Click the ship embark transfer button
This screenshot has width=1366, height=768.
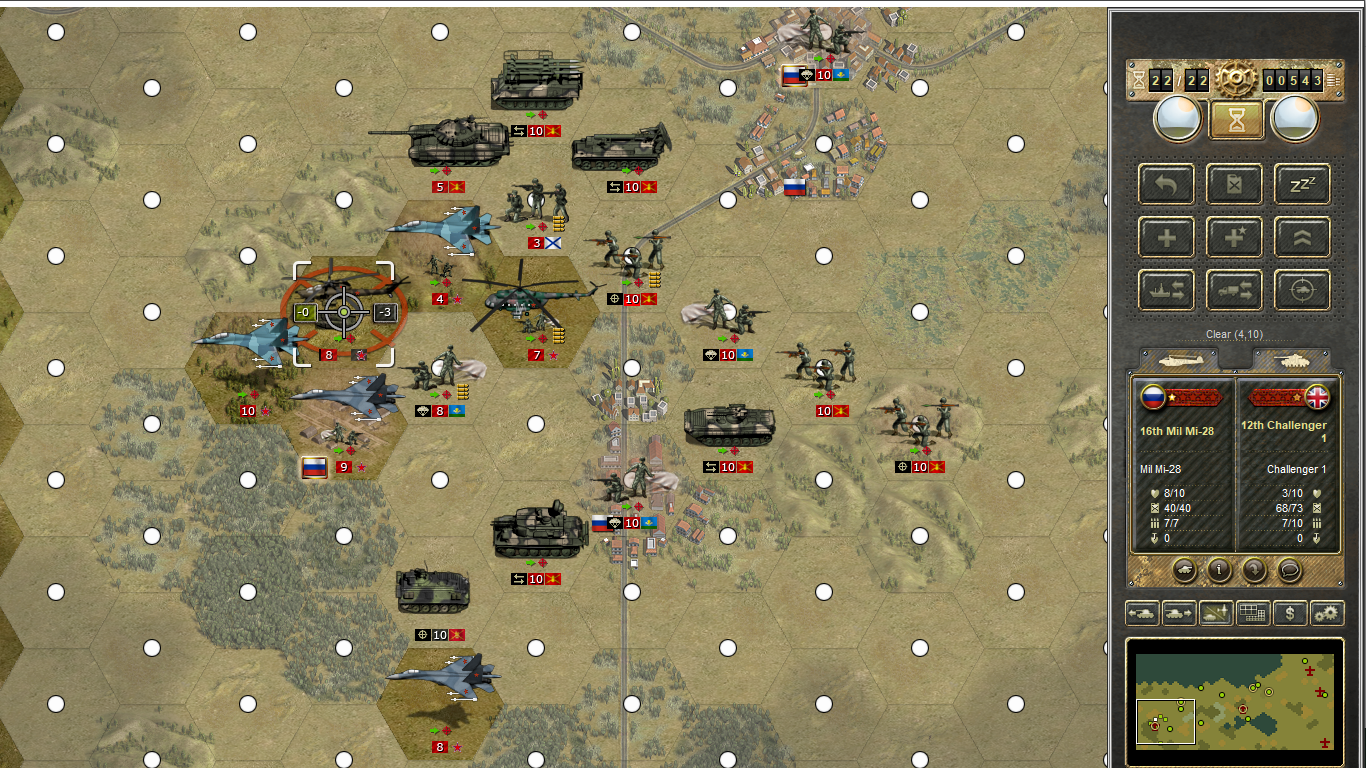click(x=1166, y=291)
